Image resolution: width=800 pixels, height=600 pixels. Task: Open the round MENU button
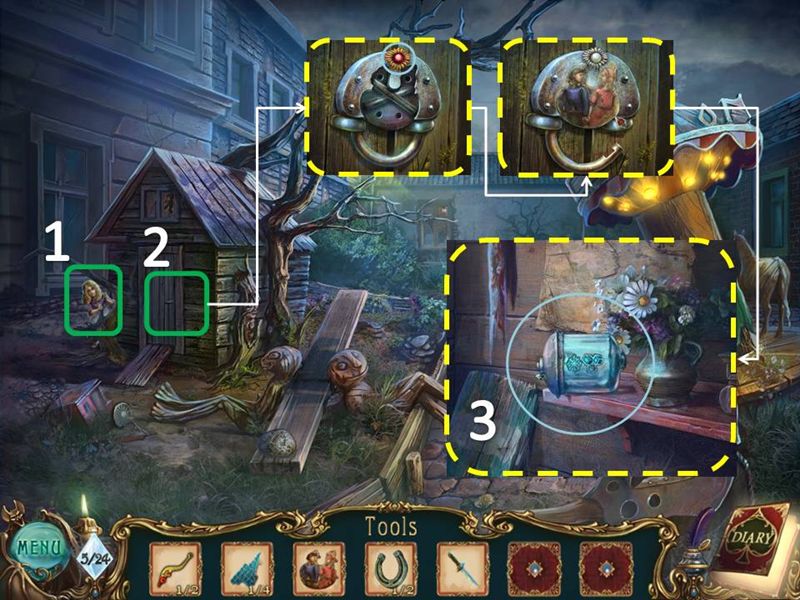click(x=37, y=551)
